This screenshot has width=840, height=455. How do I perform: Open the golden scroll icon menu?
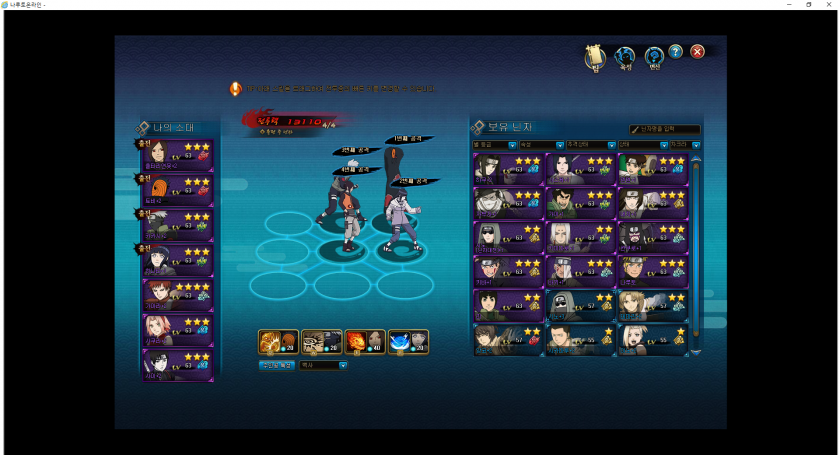coord(595,57)
